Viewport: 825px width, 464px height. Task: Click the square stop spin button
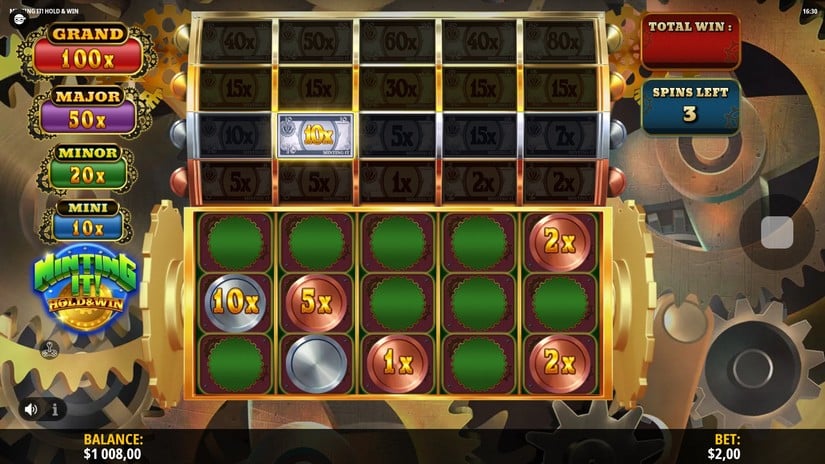(x=777, y=232)
